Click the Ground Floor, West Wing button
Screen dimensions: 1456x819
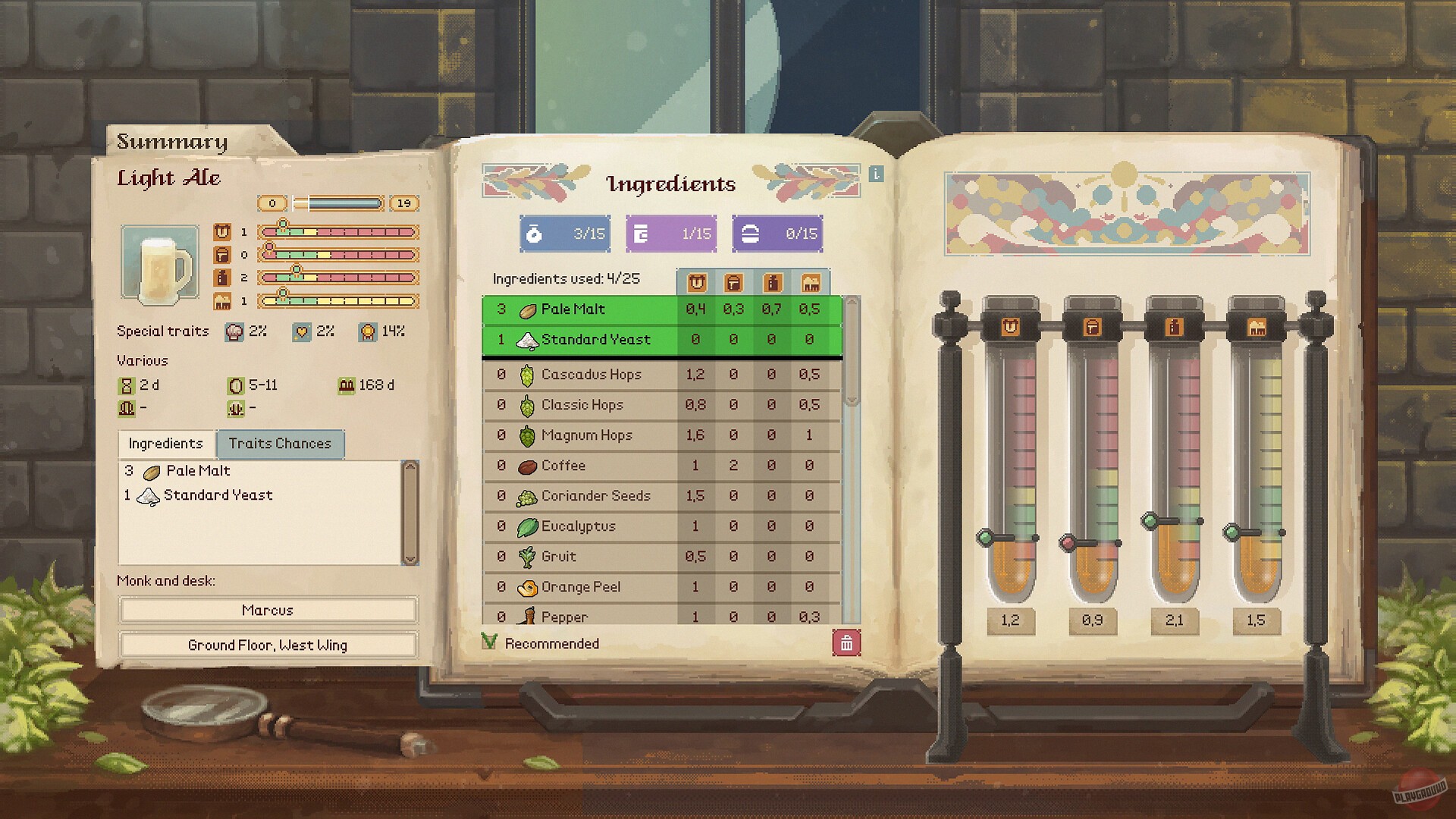[x=267, y=645]
